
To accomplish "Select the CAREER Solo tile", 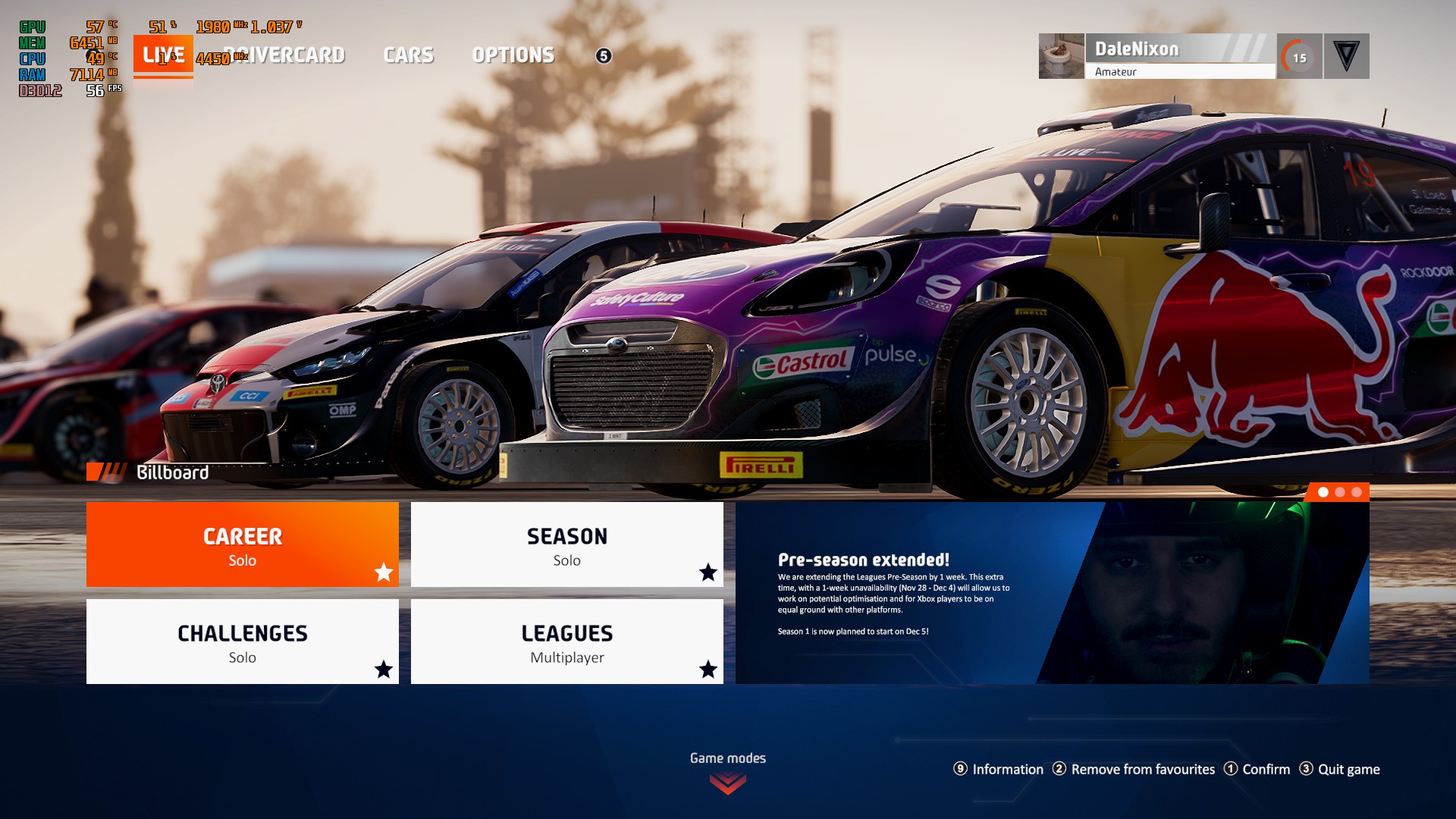I will pyautogui.click(x=242, y=544).
